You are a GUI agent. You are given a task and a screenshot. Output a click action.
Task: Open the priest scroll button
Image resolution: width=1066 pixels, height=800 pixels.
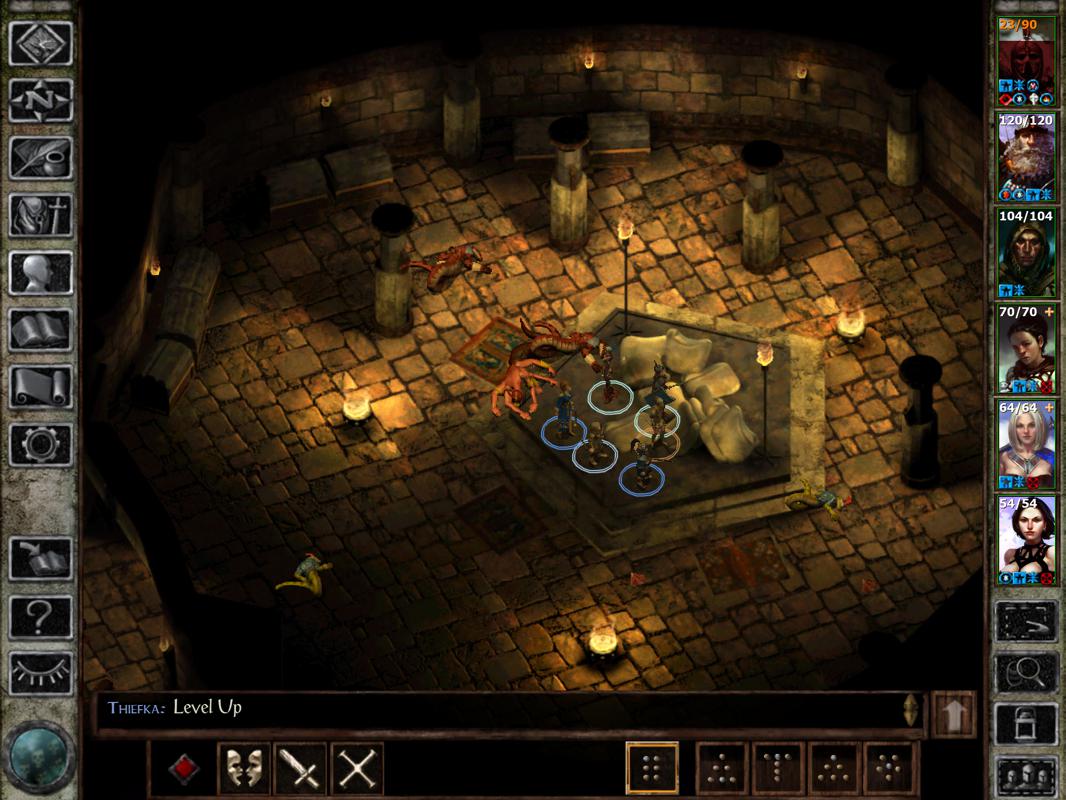click(41, 386)
